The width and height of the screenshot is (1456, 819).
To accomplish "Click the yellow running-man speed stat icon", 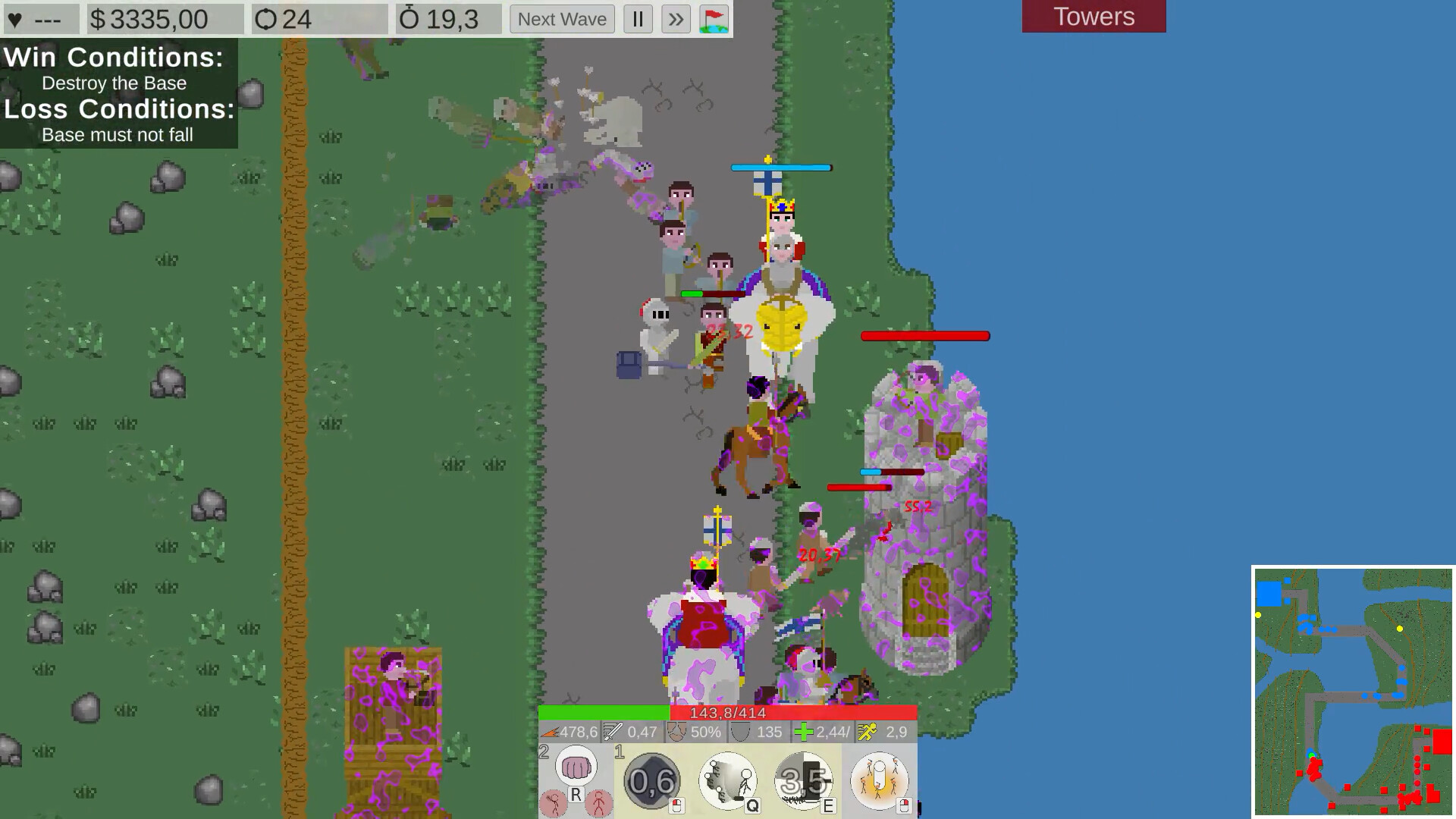I will 869,733.
